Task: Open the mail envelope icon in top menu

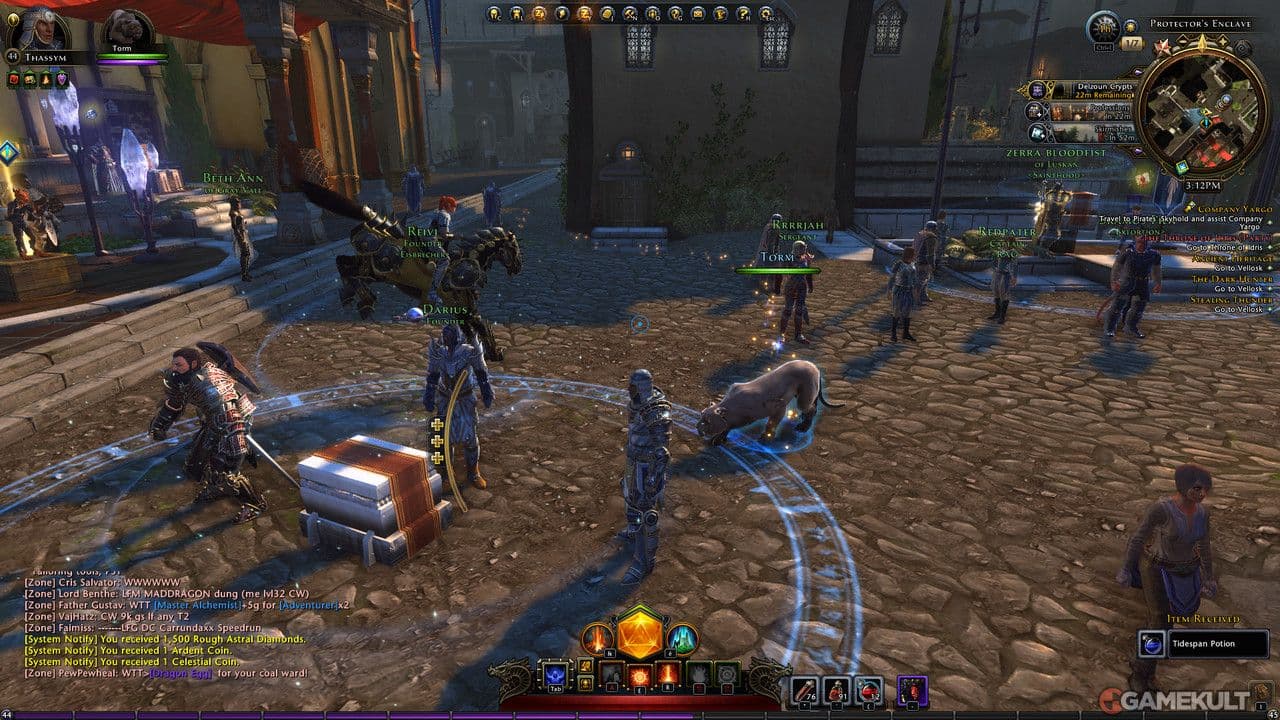Action: tap(695, 14)
